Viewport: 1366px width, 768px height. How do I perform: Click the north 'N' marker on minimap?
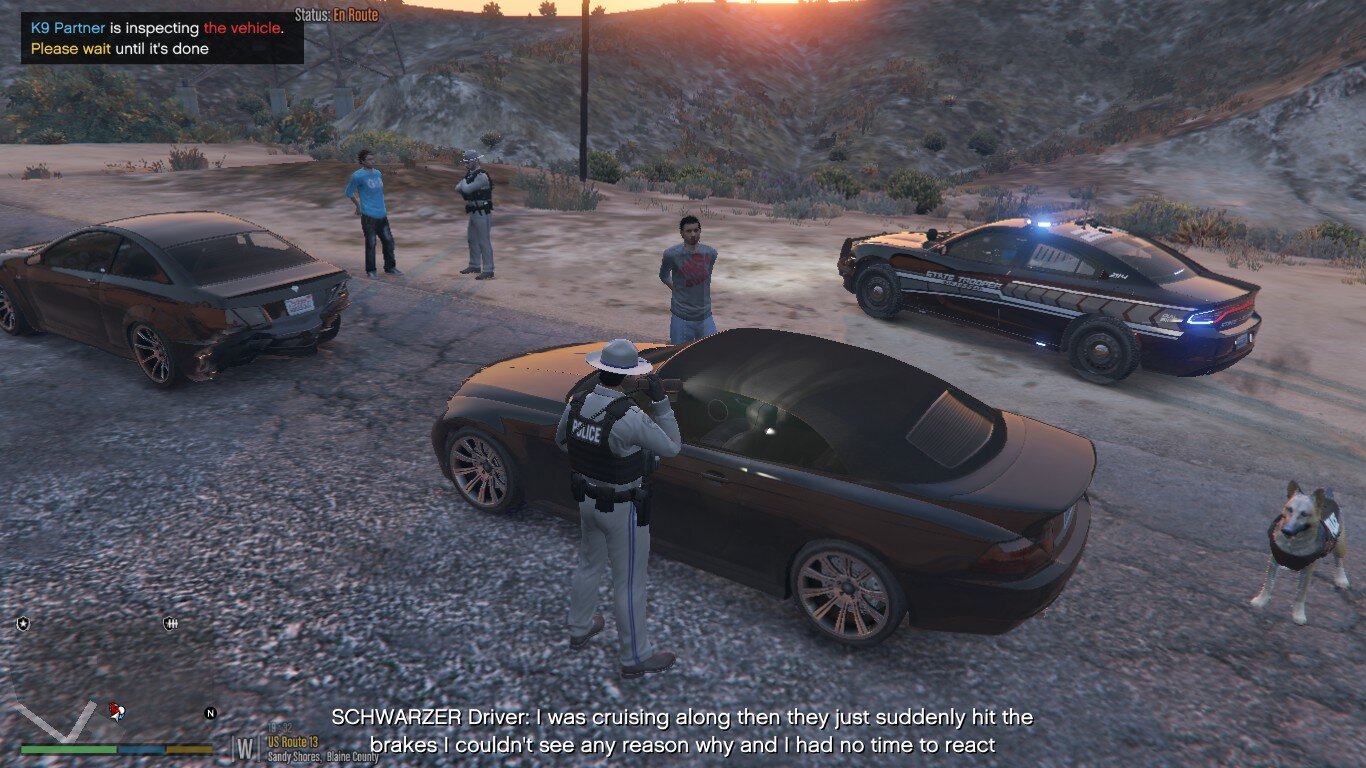(x=210, y=713)
